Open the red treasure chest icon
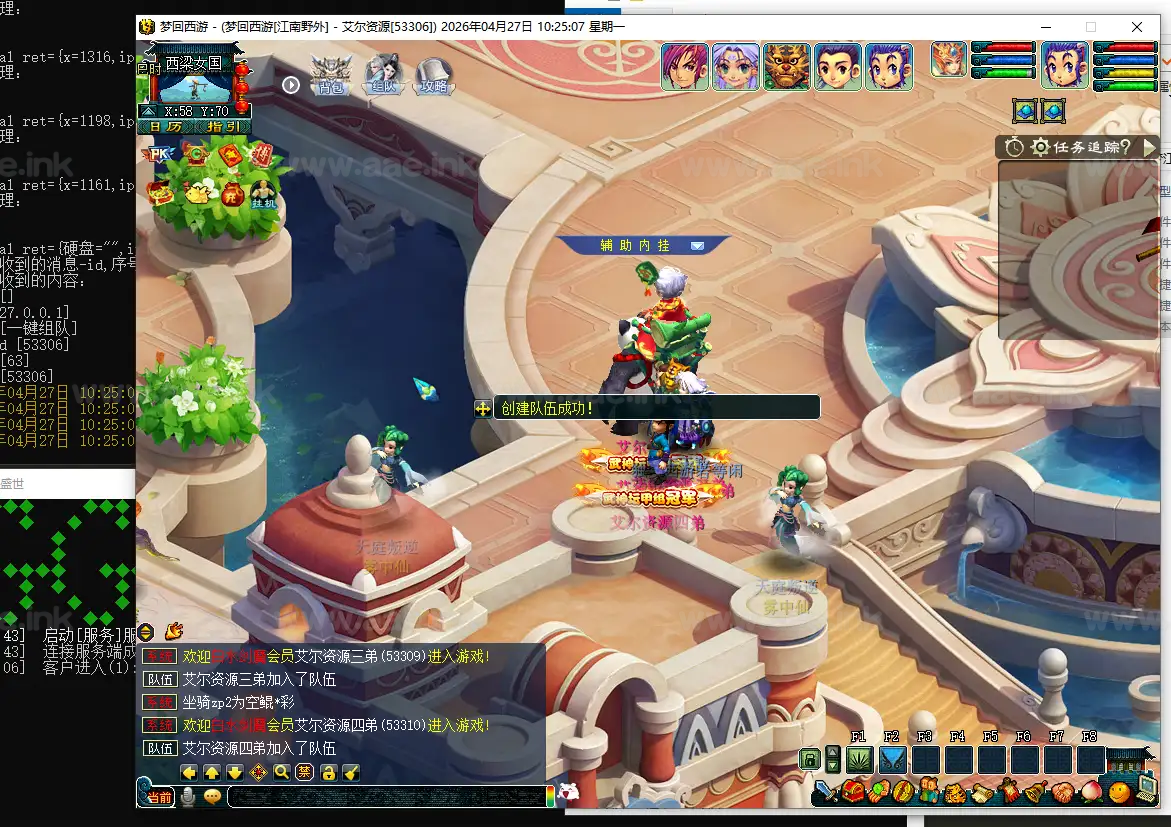The width and height of the screenshot is (1171, 827). coord(854,792)
